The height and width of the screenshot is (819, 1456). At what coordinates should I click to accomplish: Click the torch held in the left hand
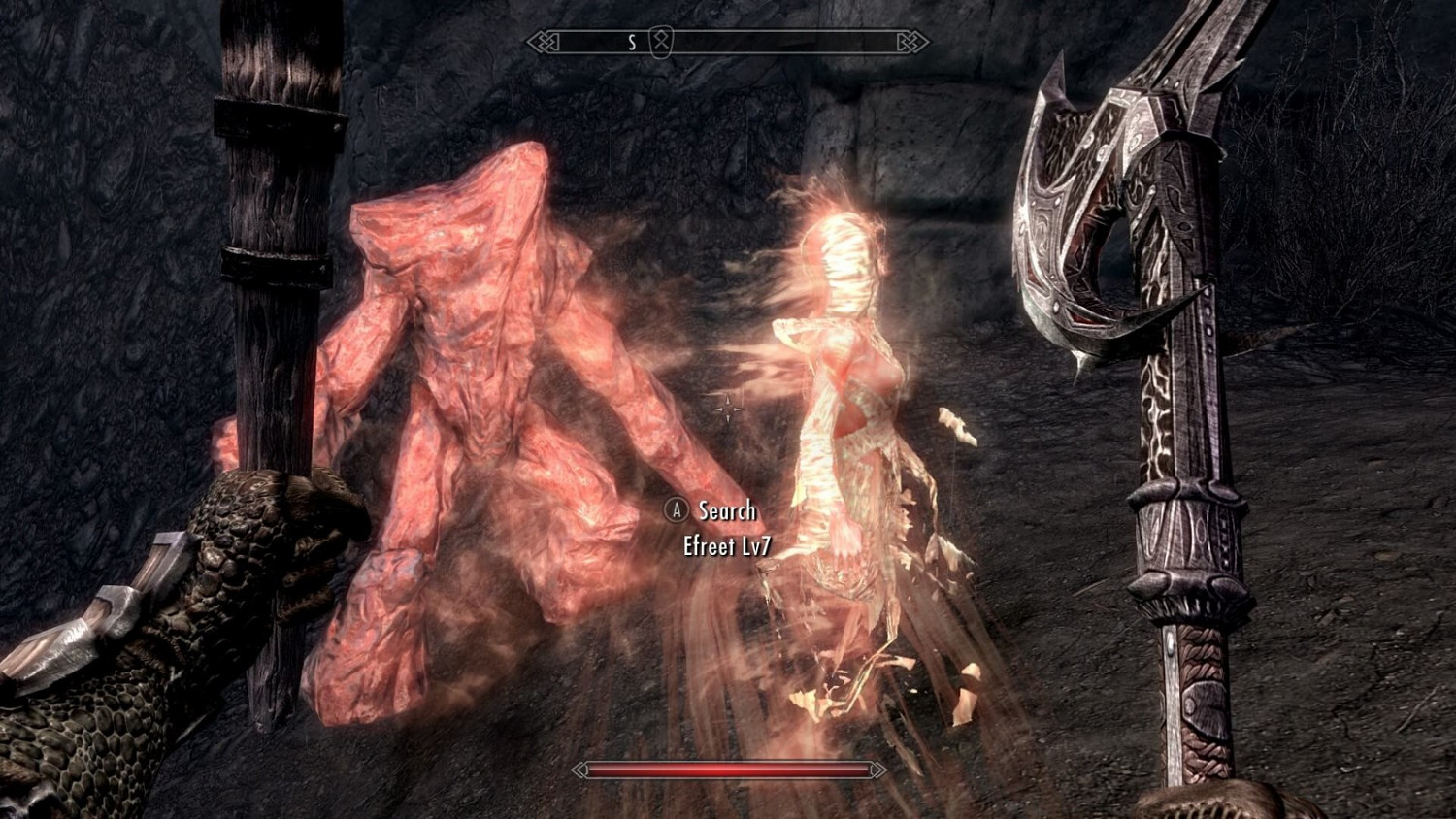(277, 291)
